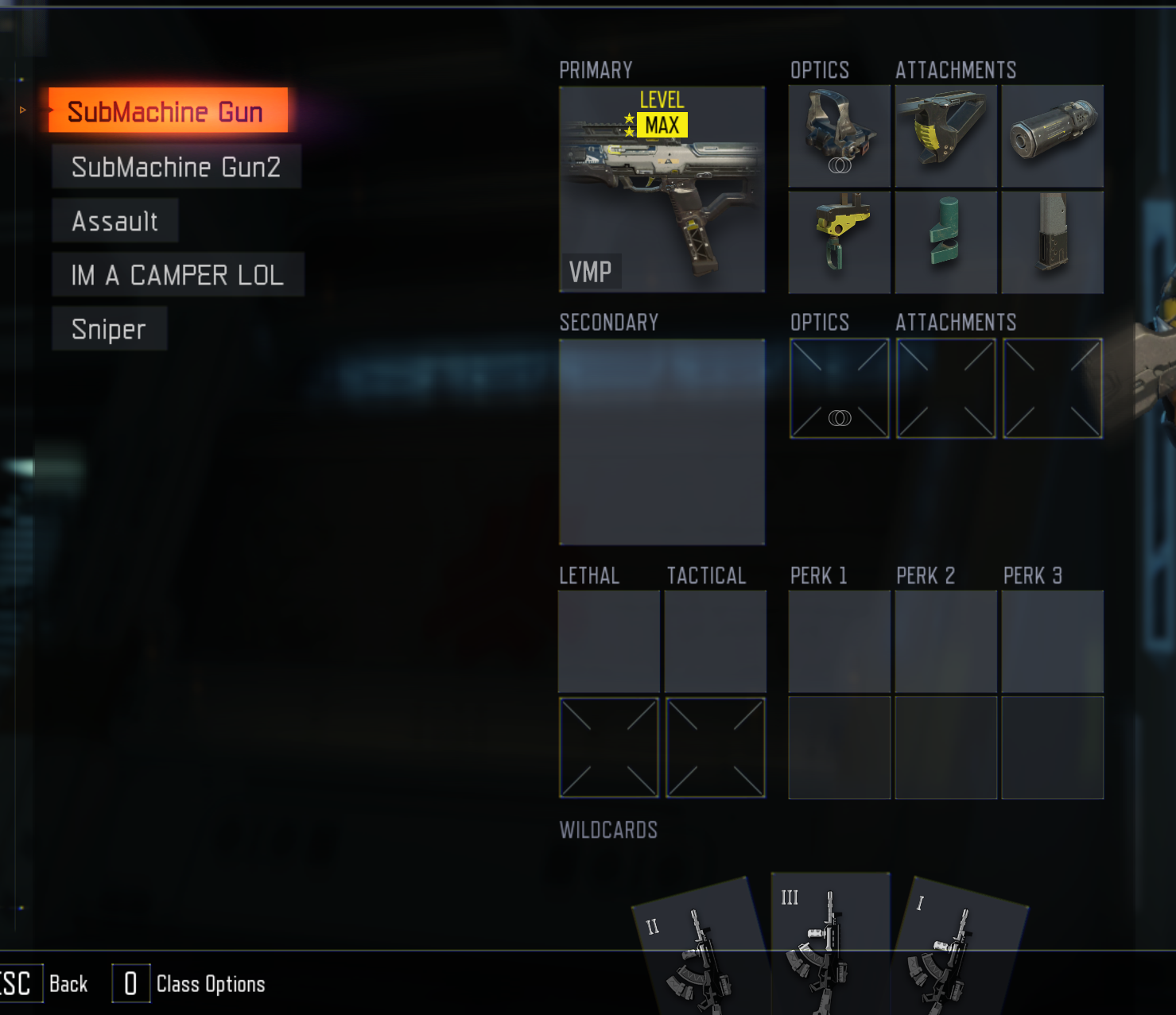Open the IM A CAMPER LOL class
This screenshot has width=1176, height=1015.
coord(177,275)
